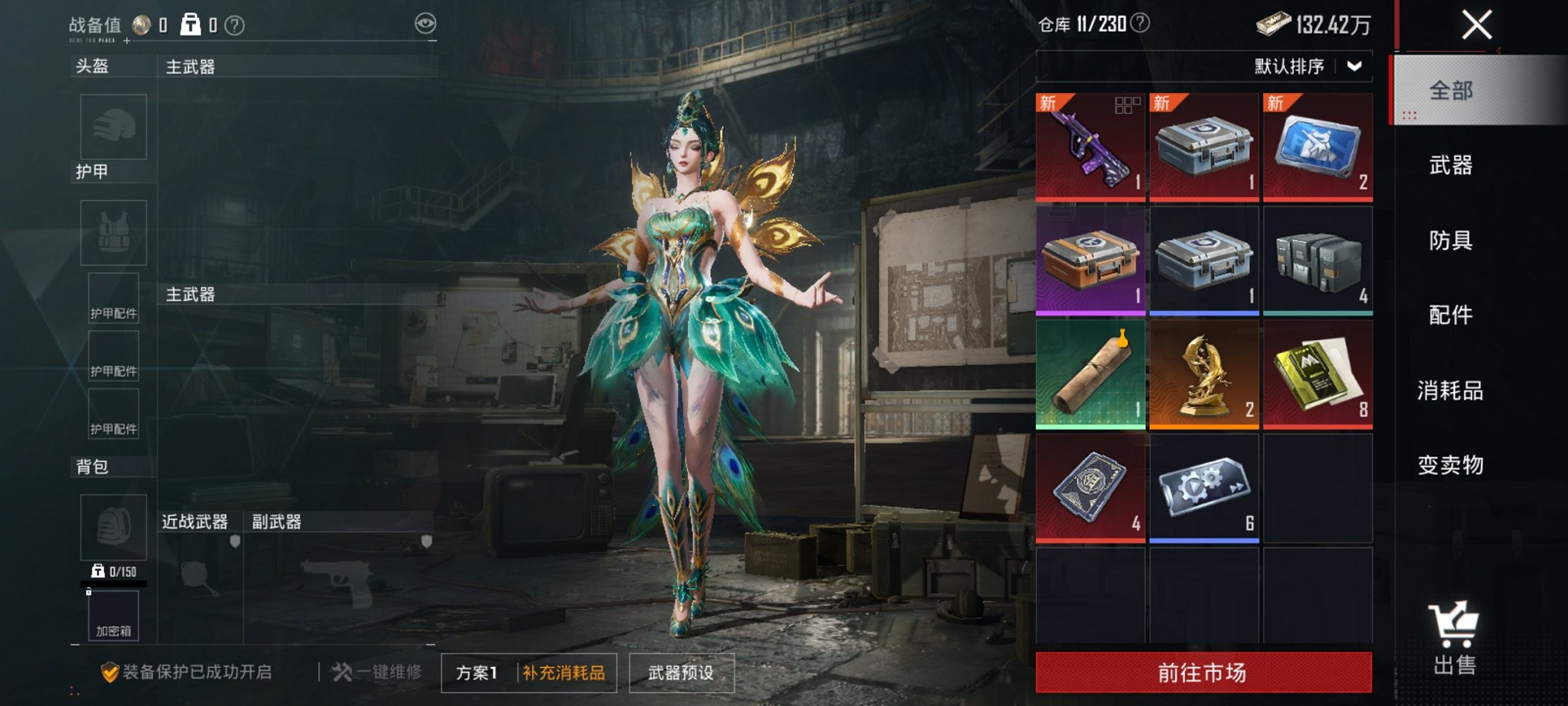This screenshot has height=706, width=1568.
Task: Switch to the 武器 category tab
Action: (1451, 167)
